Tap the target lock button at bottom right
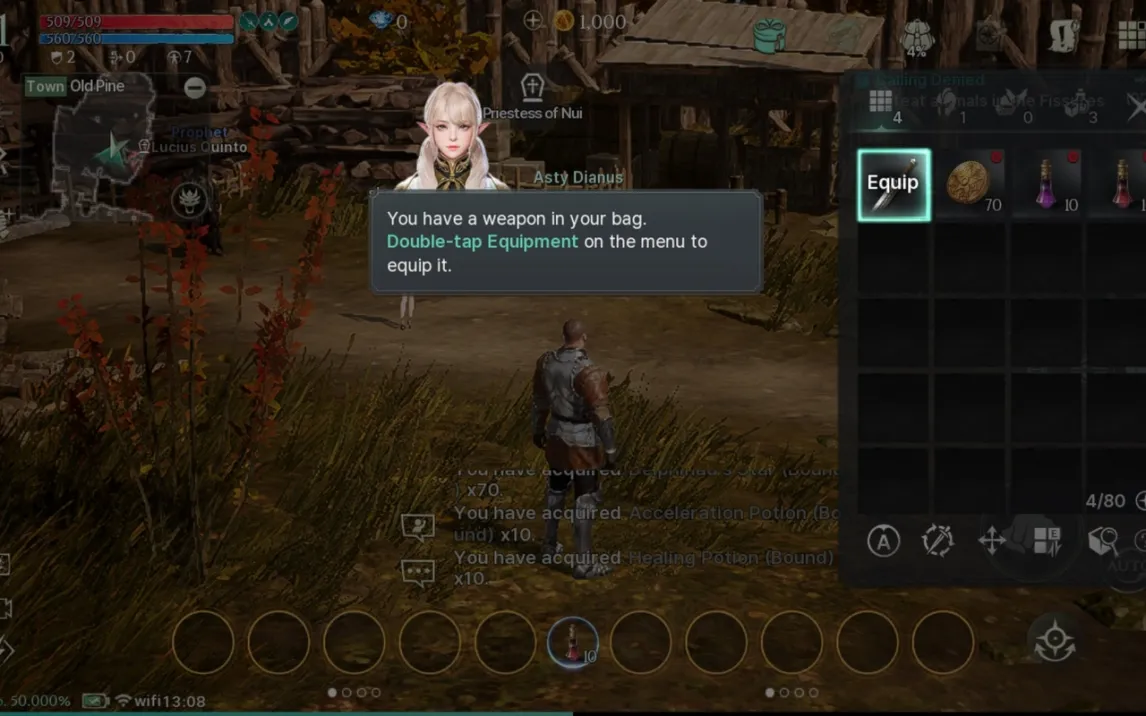 (1054, 641)
